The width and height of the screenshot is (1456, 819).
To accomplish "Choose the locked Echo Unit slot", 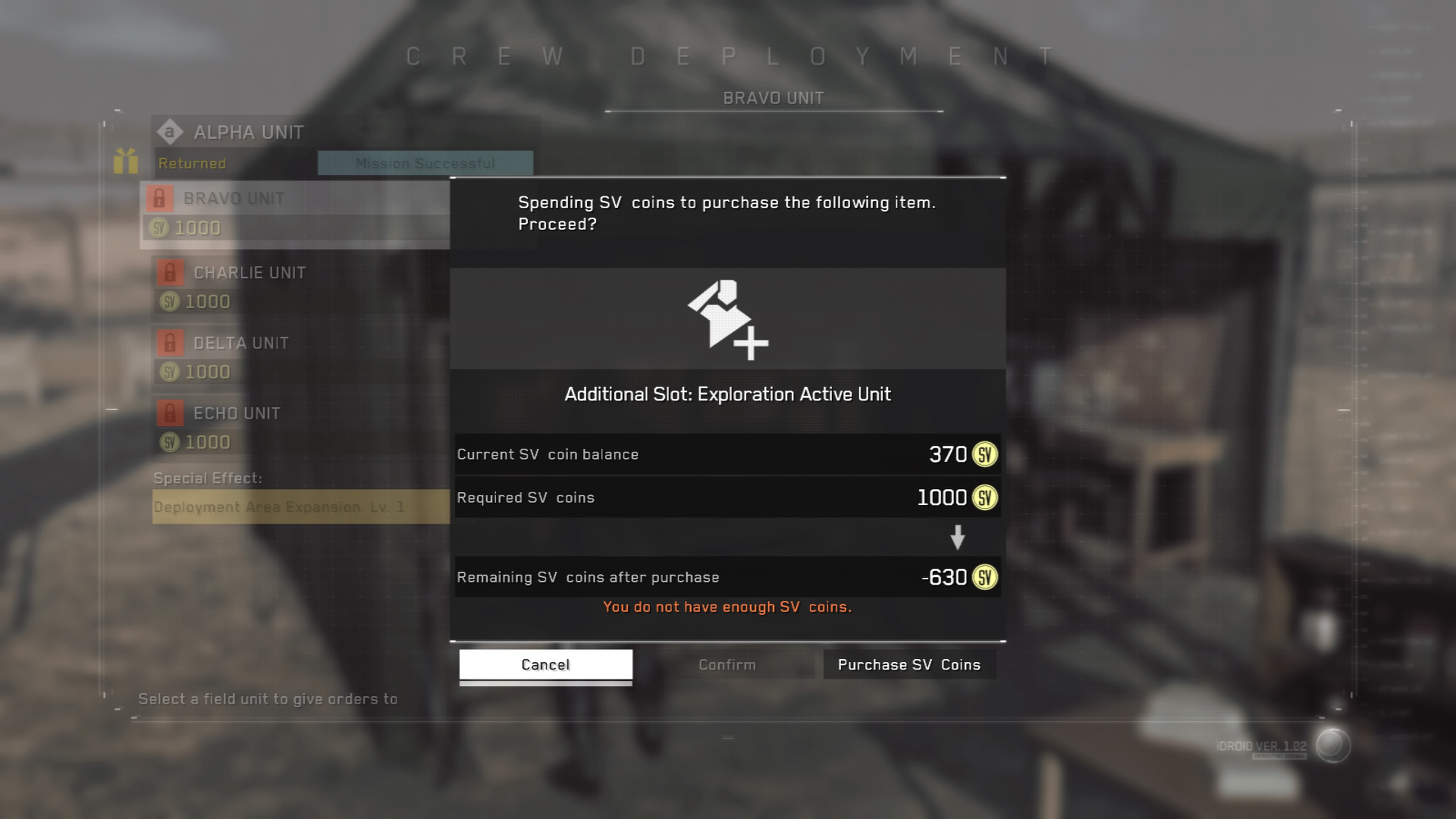I will (236, 414).
